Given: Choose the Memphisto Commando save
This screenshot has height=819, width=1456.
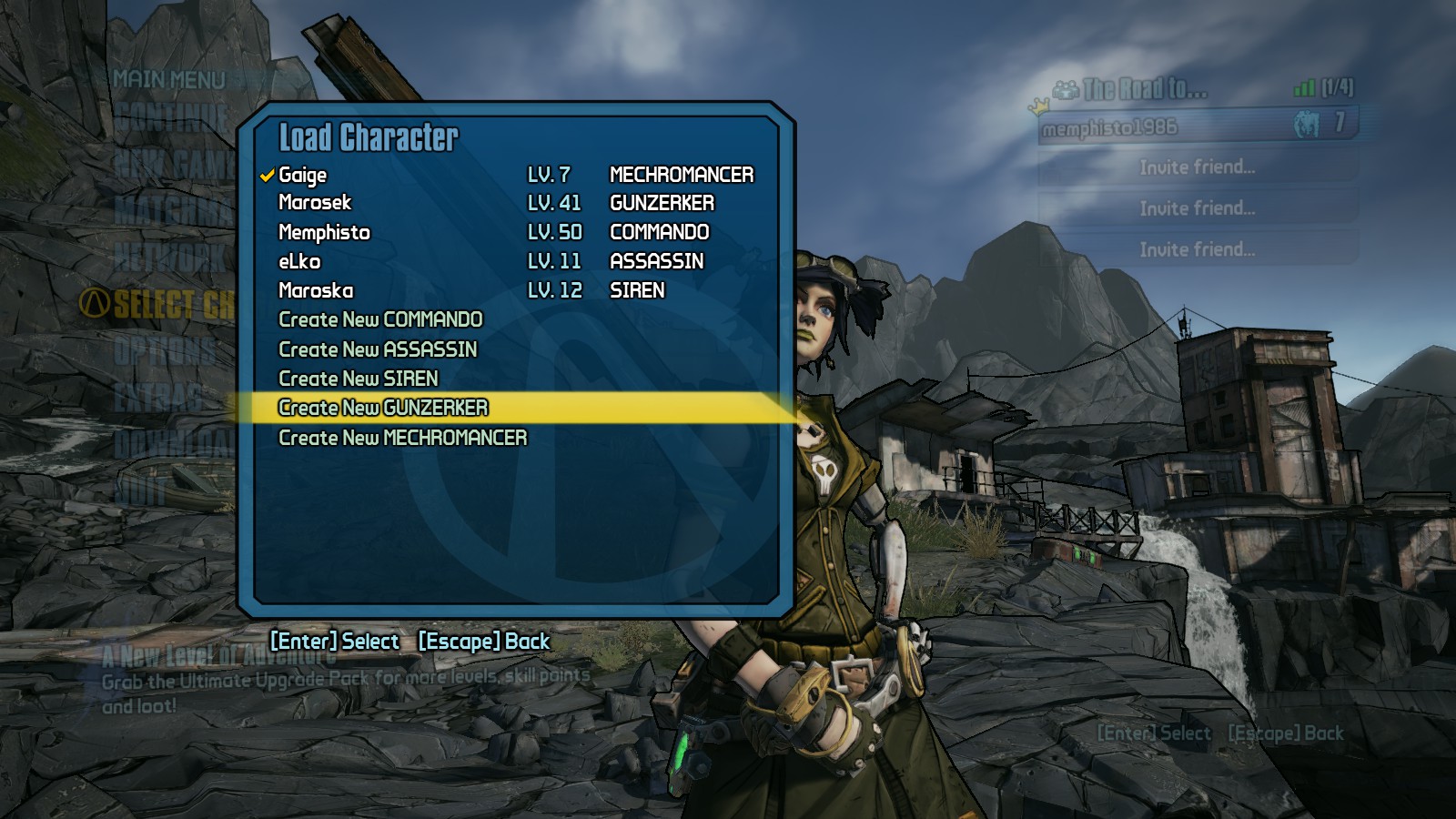Looking at the screenshot, I should tap(324, 232).
